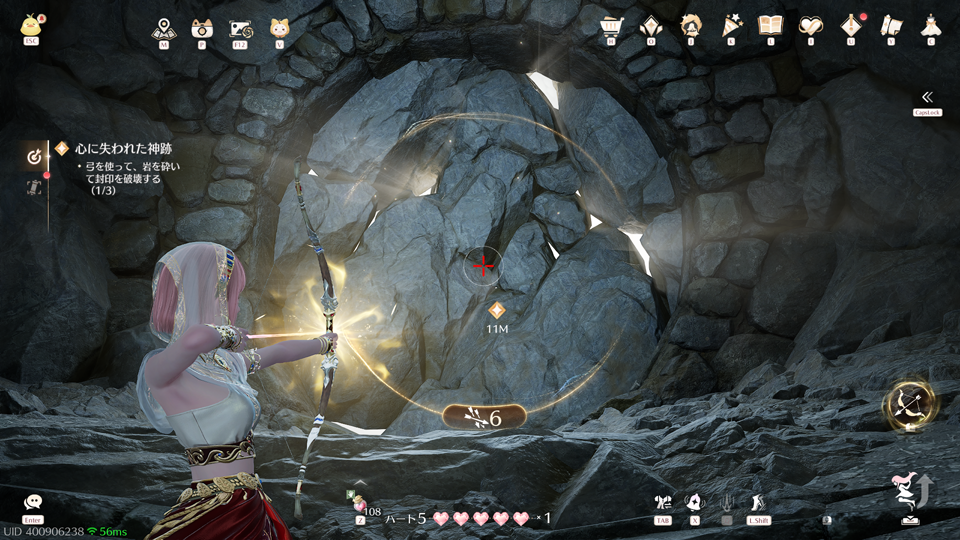Open the scroll icon
960x540 pixels.
(890, 26)
